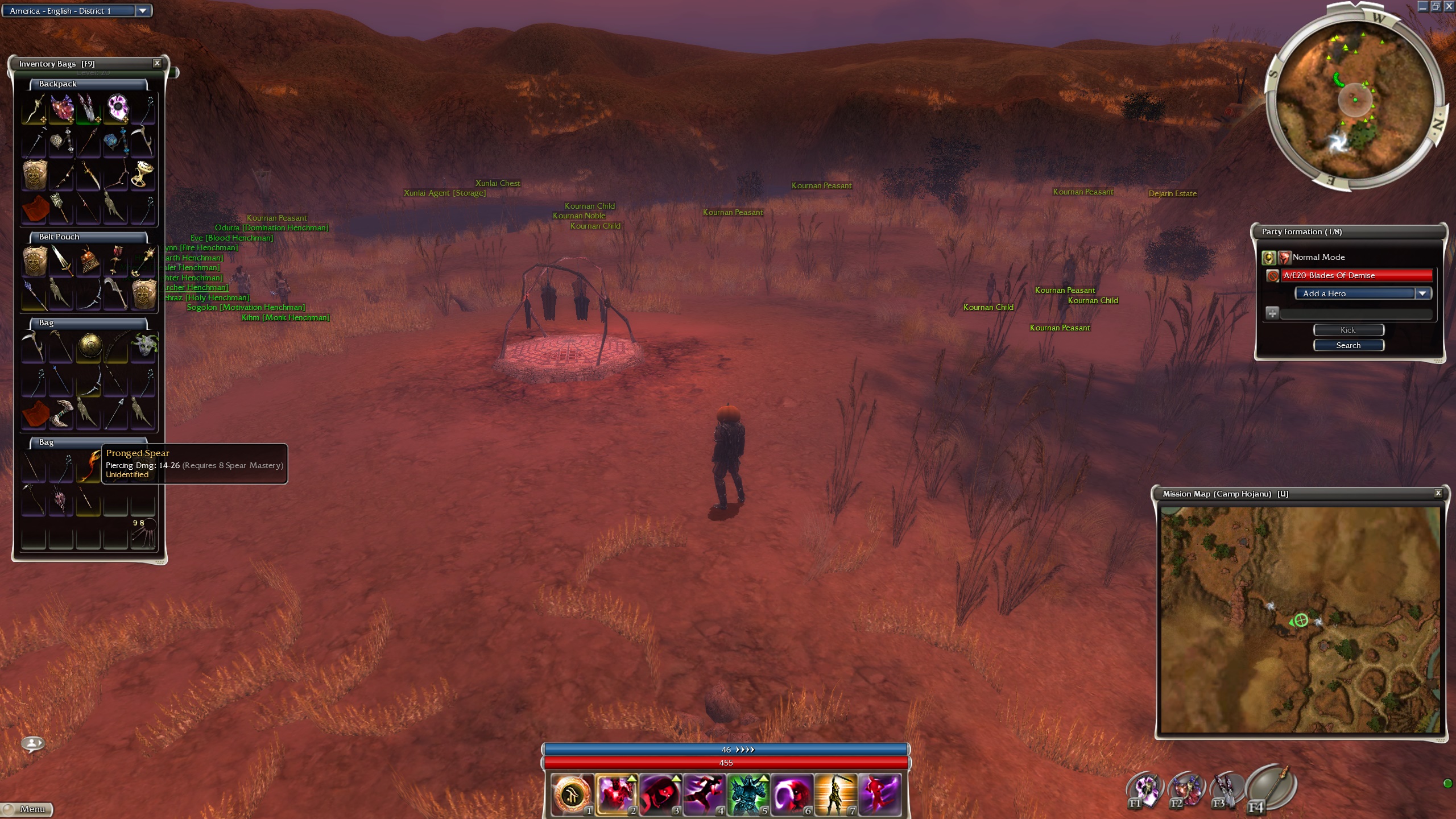Click the circular compass minimap
Image resolution: width=1456 pixels, height=819 pixels.
(x=1354, y=101)
